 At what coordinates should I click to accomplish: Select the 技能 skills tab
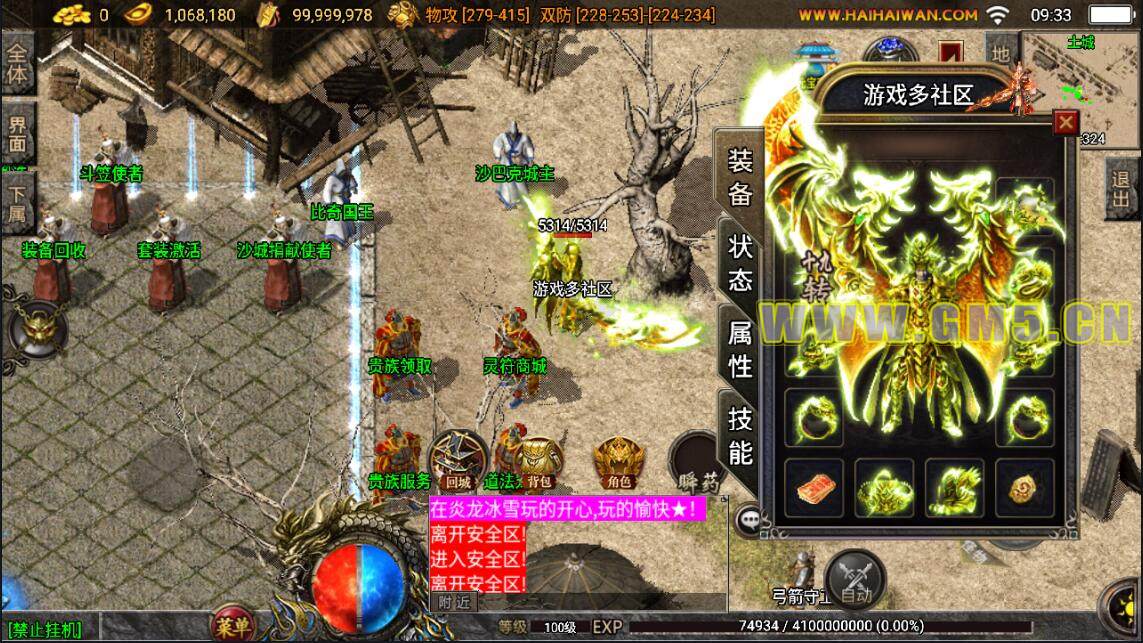coord(740,437)
